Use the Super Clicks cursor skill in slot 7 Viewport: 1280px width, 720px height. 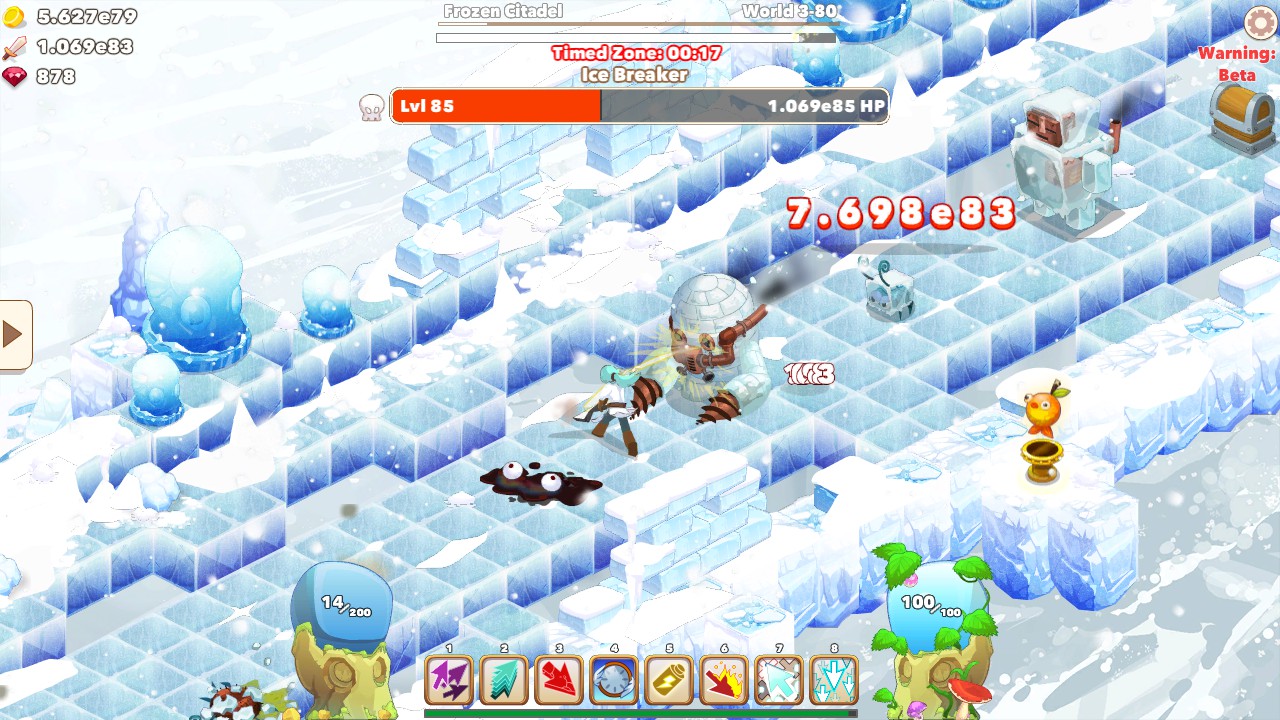coord(778,680)
